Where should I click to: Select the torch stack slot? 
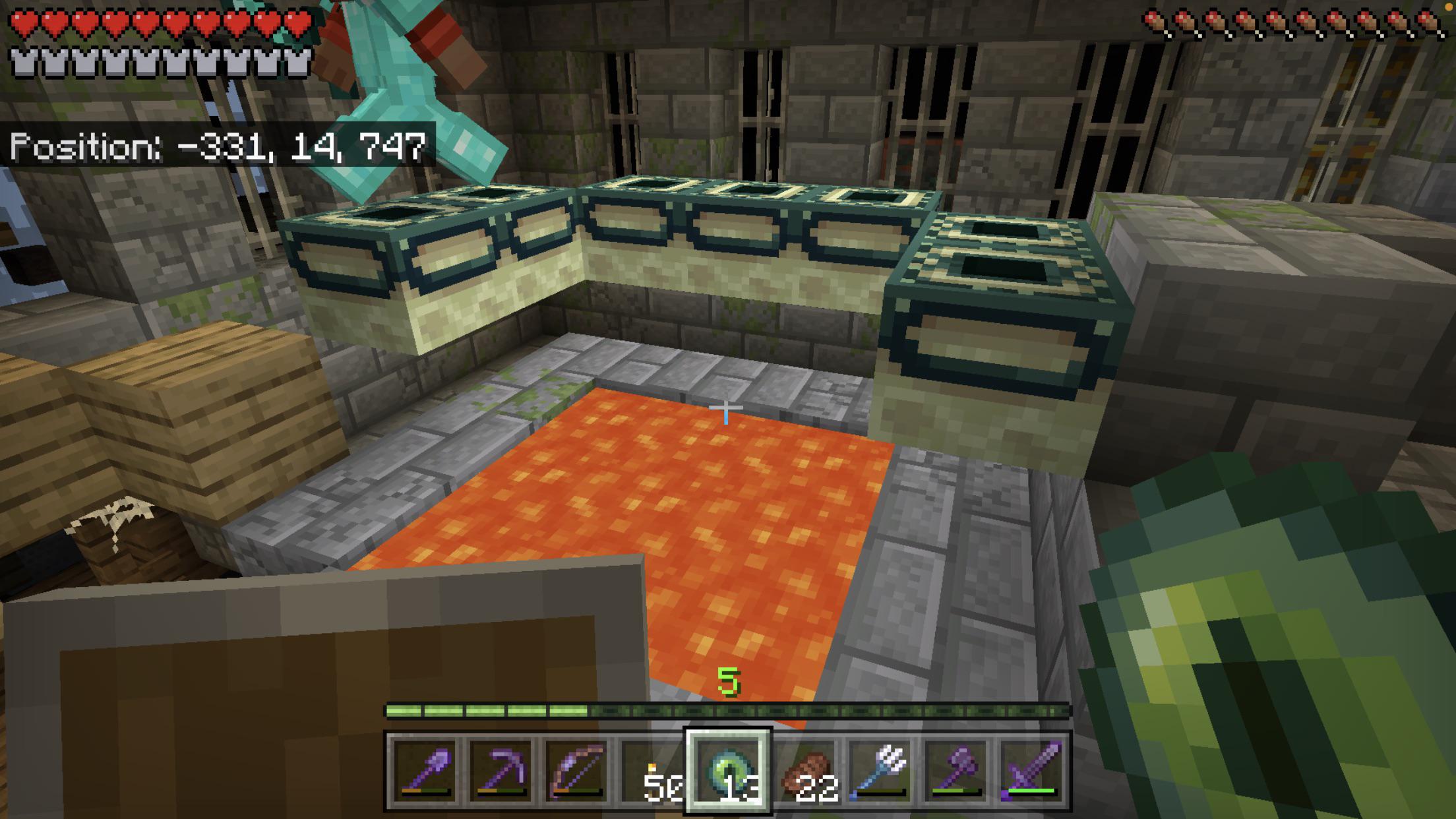pos(653,770)
